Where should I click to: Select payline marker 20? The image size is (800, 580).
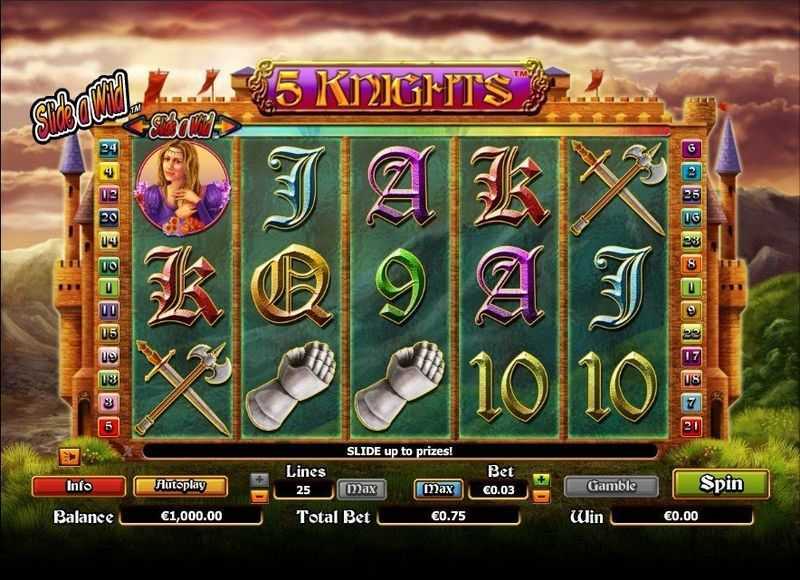111,217
